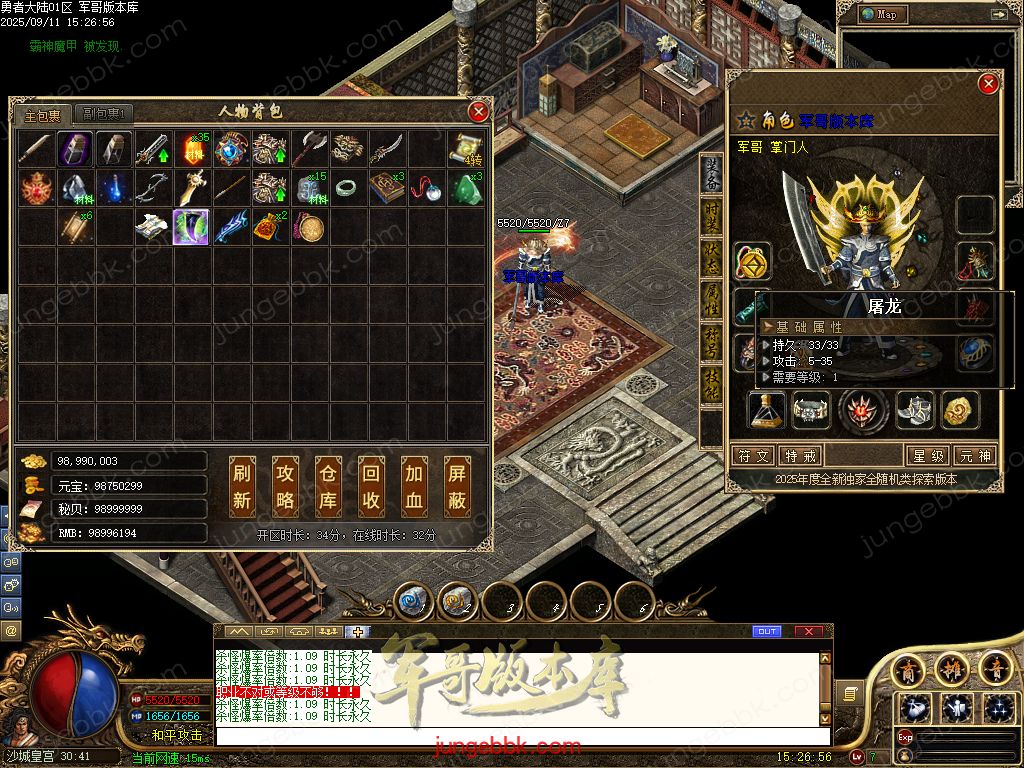Open the 攻略 guide button
The image size is (1024, 768).
coord(285,486)
